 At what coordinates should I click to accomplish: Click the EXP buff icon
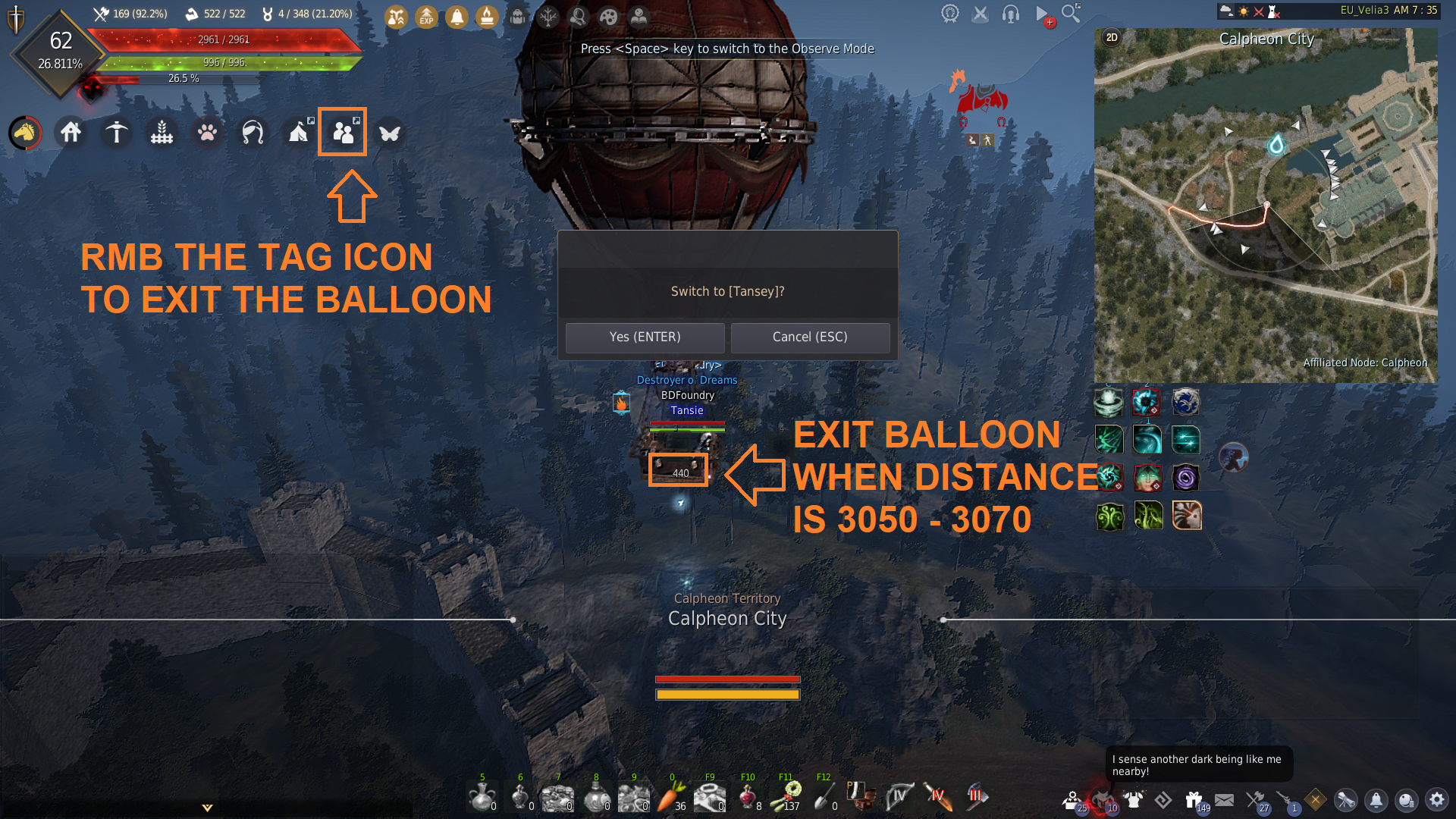(426, 17)
